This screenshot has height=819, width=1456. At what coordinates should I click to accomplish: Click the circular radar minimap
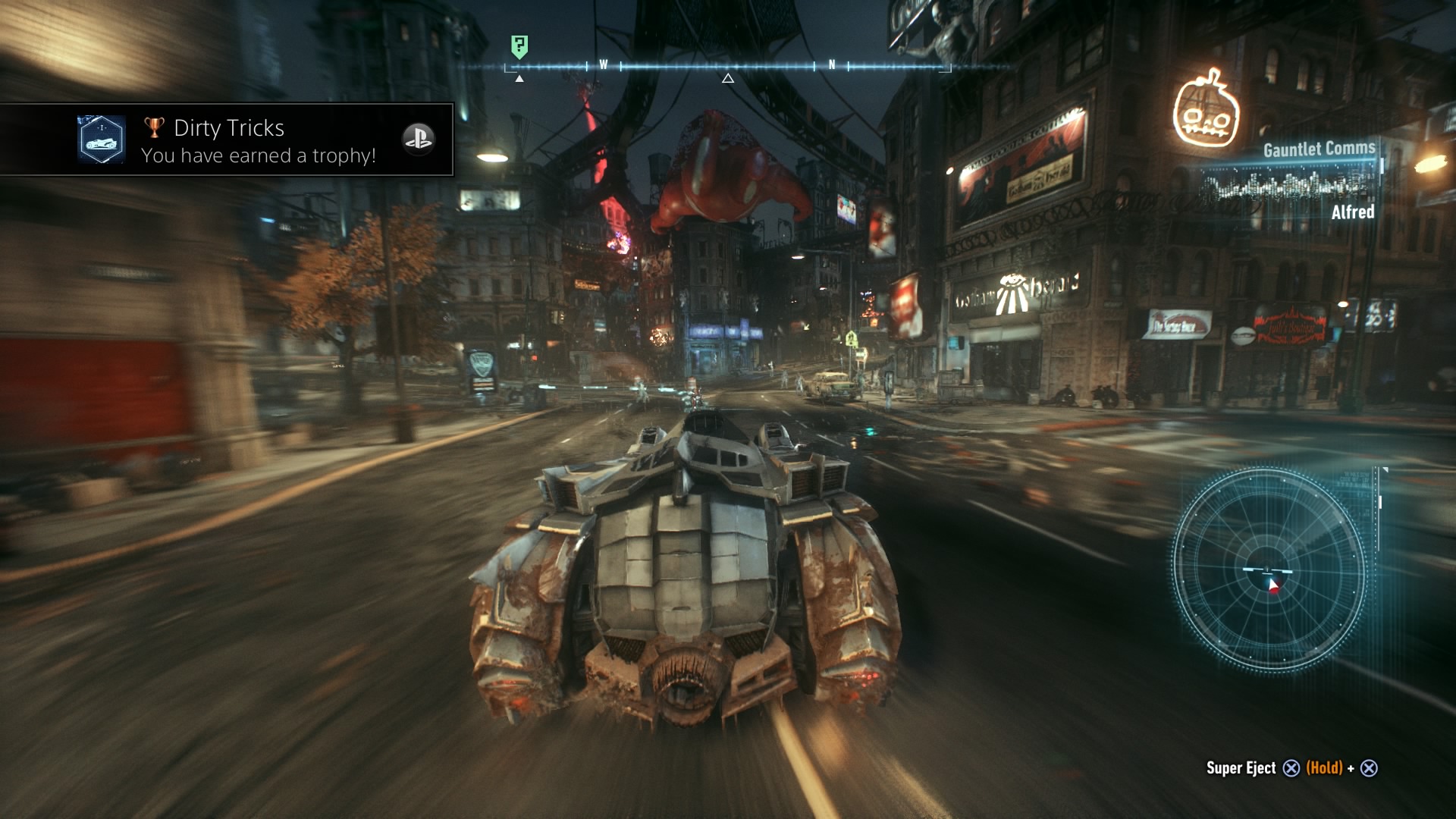[x=1269, y=570]
